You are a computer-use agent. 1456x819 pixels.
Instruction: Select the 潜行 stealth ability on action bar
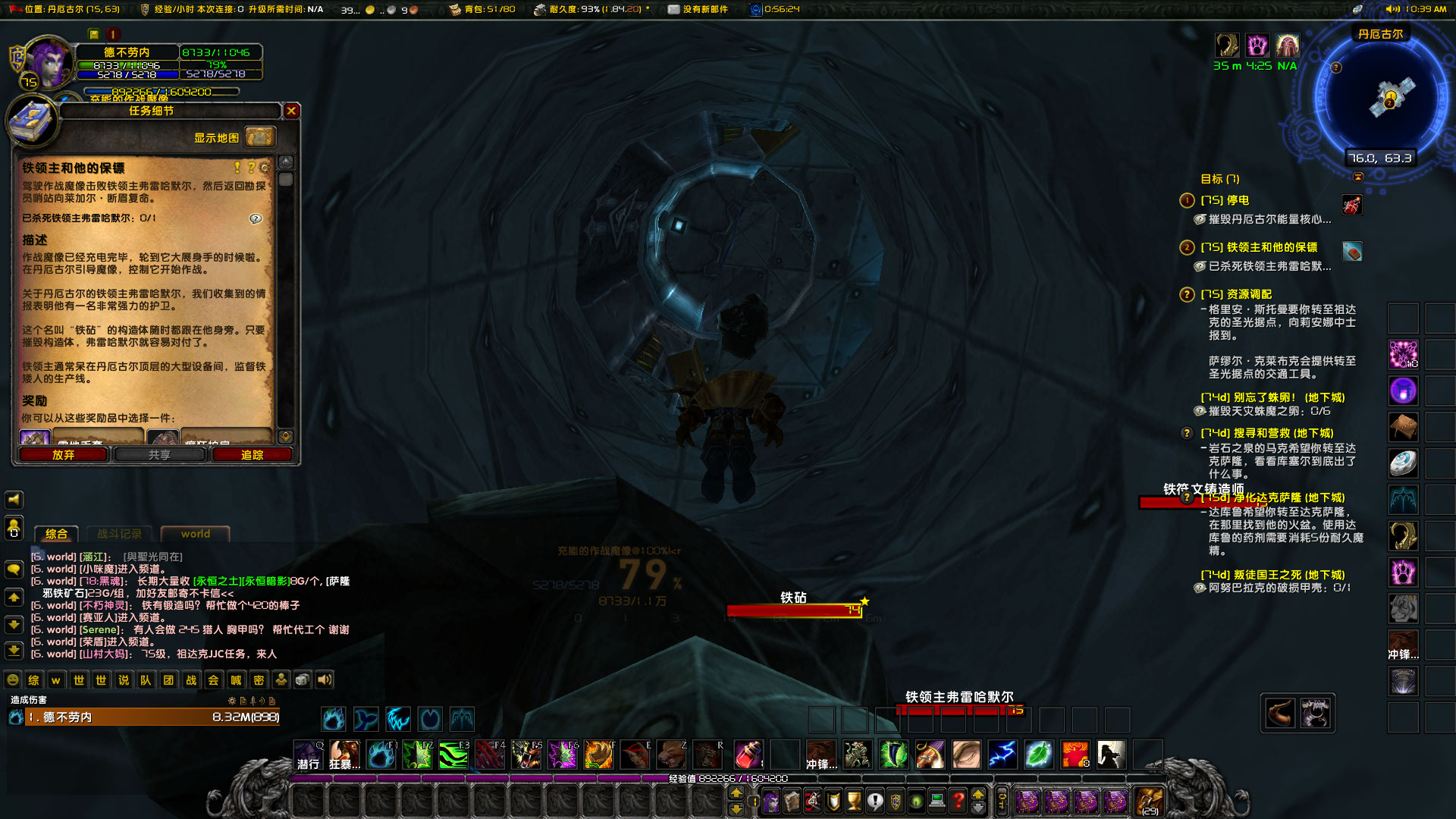307,755
